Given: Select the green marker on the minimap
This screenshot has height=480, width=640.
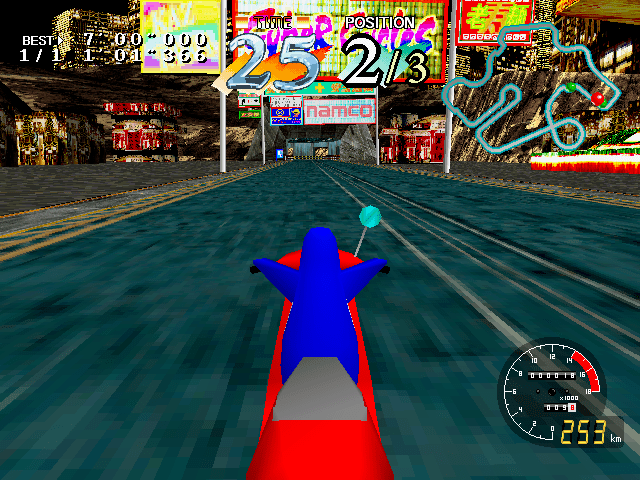Looking at the screenshot, I should coord(572,88).
